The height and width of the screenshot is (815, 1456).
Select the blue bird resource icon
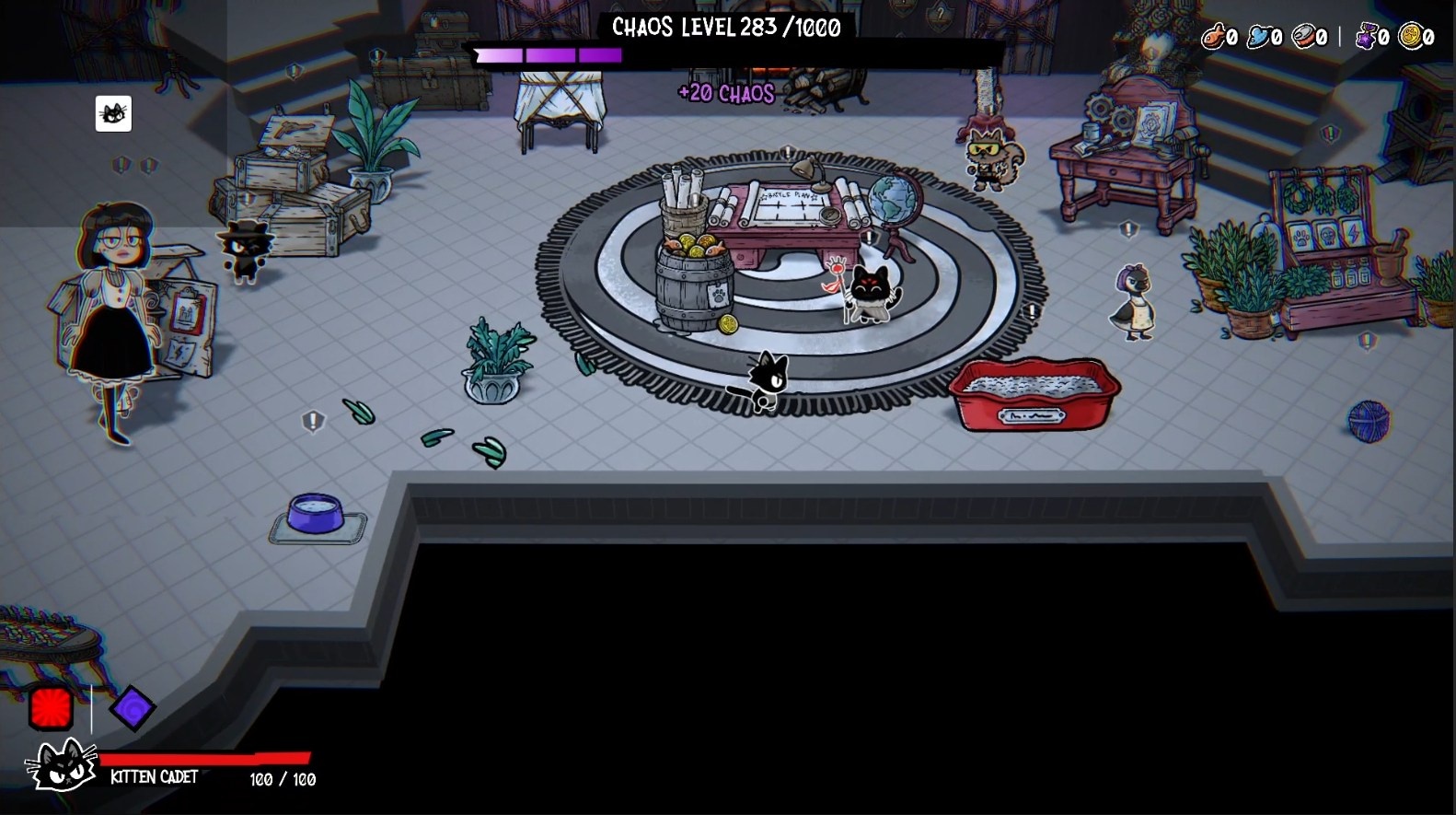click(x=1258, y=36)
